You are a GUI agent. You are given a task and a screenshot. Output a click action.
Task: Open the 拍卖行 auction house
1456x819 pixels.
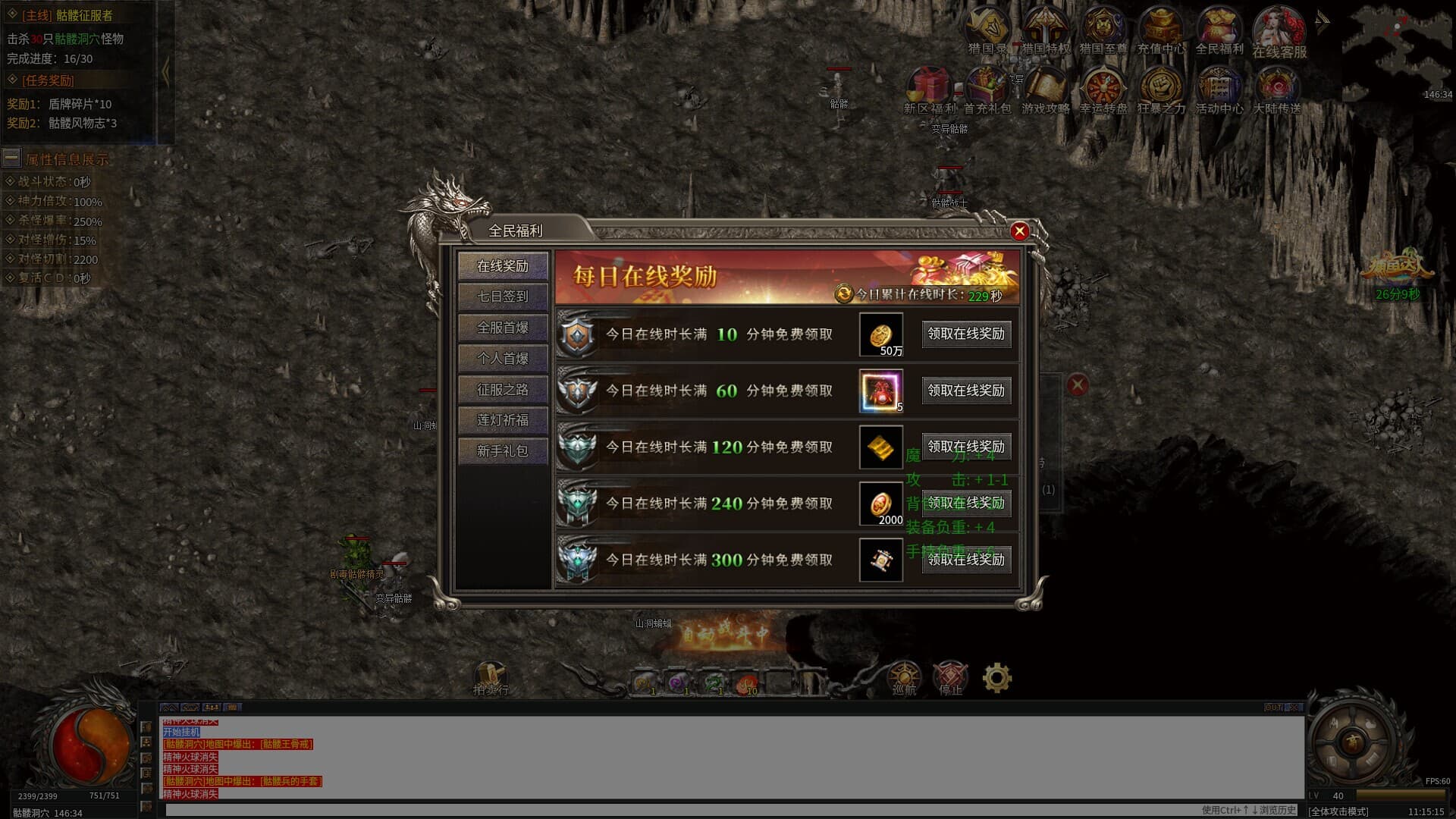pyautogui.click(x=491, y=677)
